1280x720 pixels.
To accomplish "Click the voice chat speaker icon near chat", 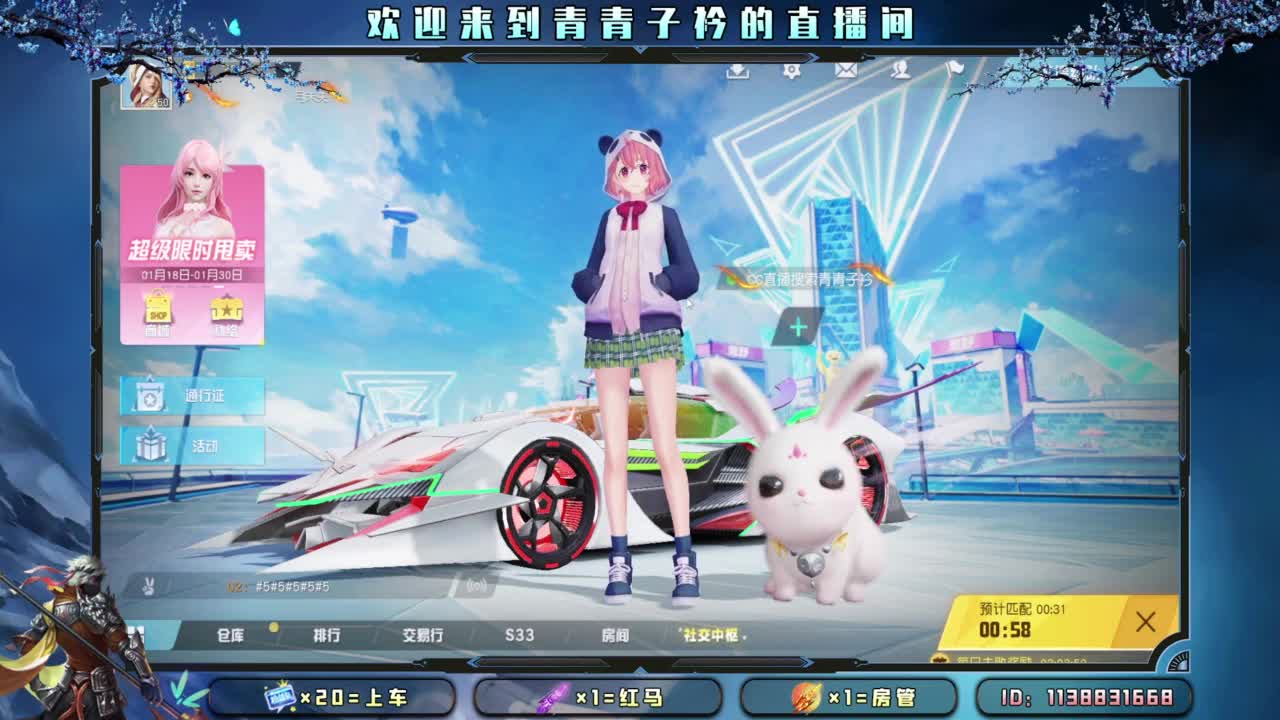I will [474, 585].
